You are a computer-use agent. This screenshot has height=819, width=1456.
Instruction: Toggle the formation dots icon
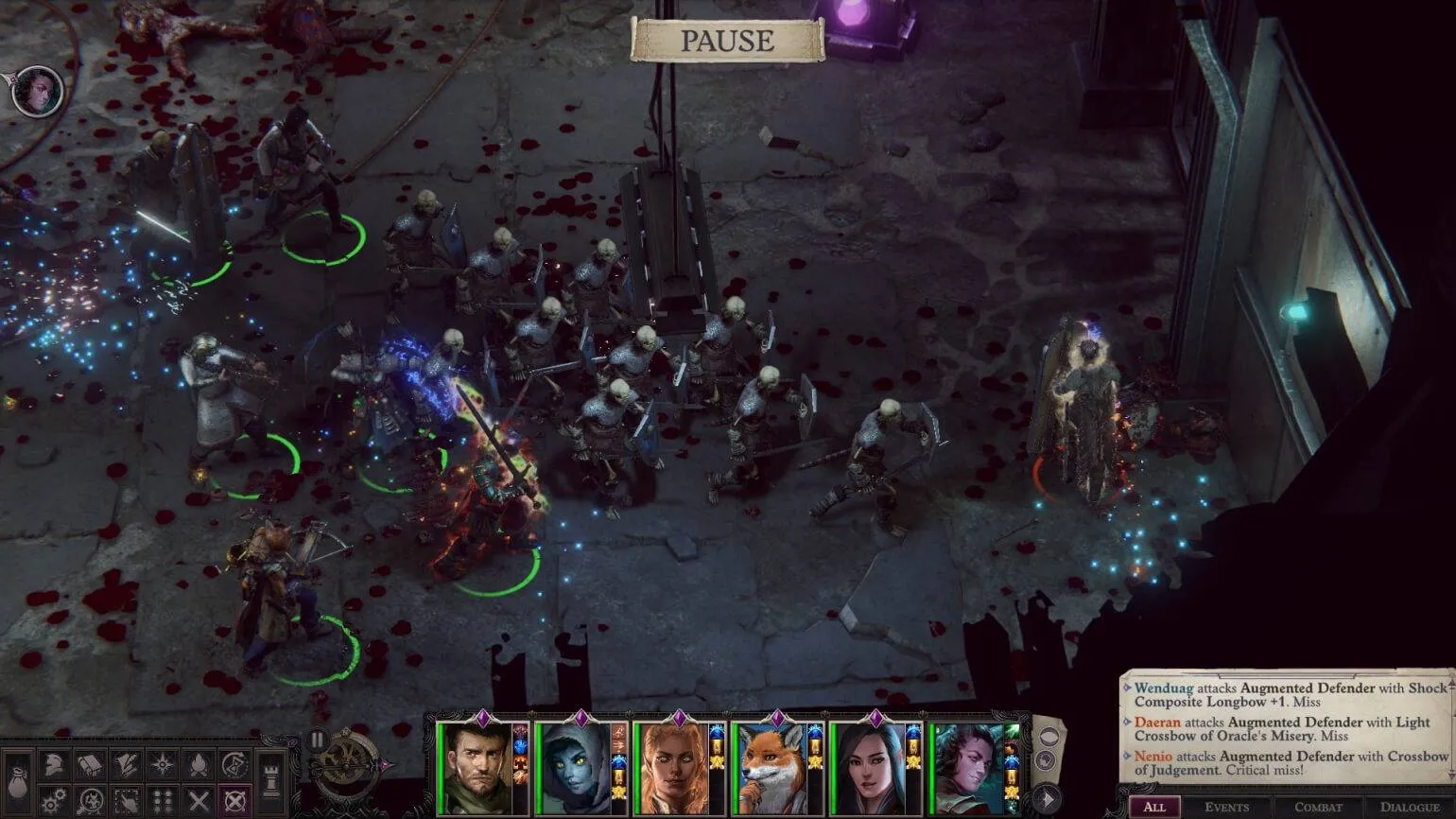[x=162, y=801]
